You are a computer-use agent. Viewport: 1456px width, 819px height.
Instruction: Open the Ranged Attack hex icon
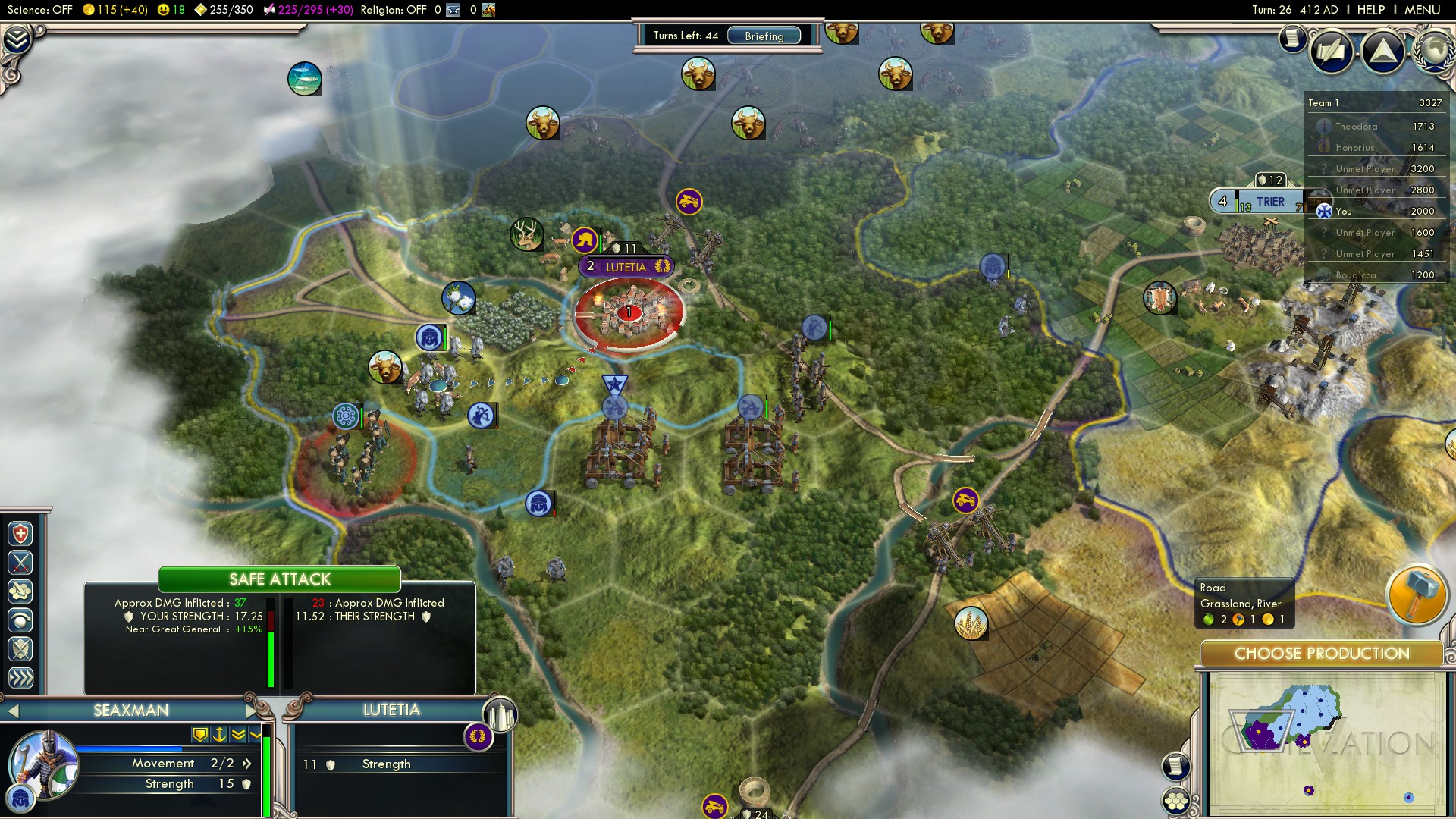[20, 591]
